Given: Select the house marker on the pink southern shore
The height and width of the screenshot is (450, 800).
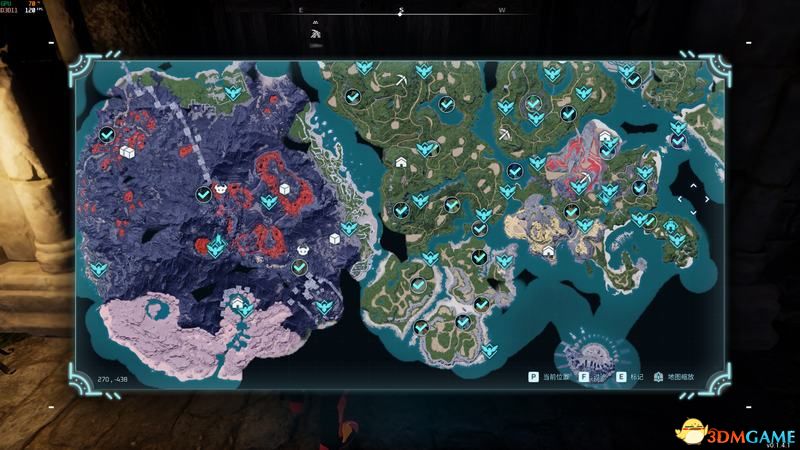Looking at the screenshot, I should pyautogui.click(x=238, y=300).
